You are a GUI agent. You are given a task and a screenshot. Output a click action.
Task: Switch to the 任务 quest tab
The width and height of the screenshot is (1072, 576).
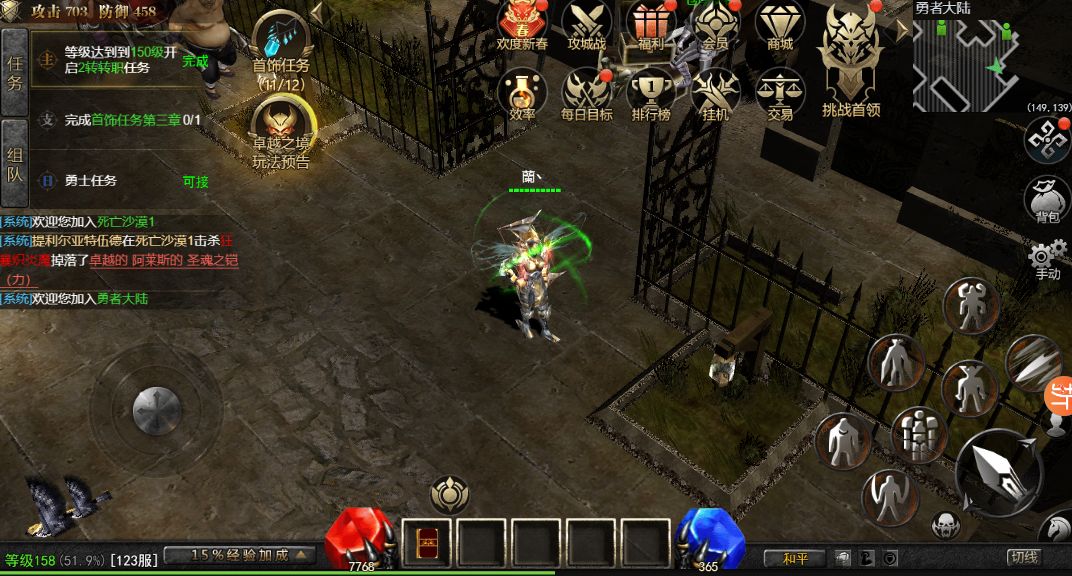(15, 72)
